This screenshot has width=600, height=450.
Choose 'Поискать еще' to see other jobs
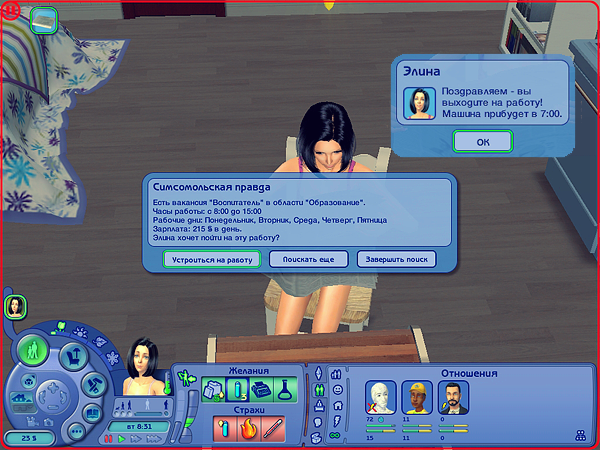pyautogui.click(x=308, y=259)
